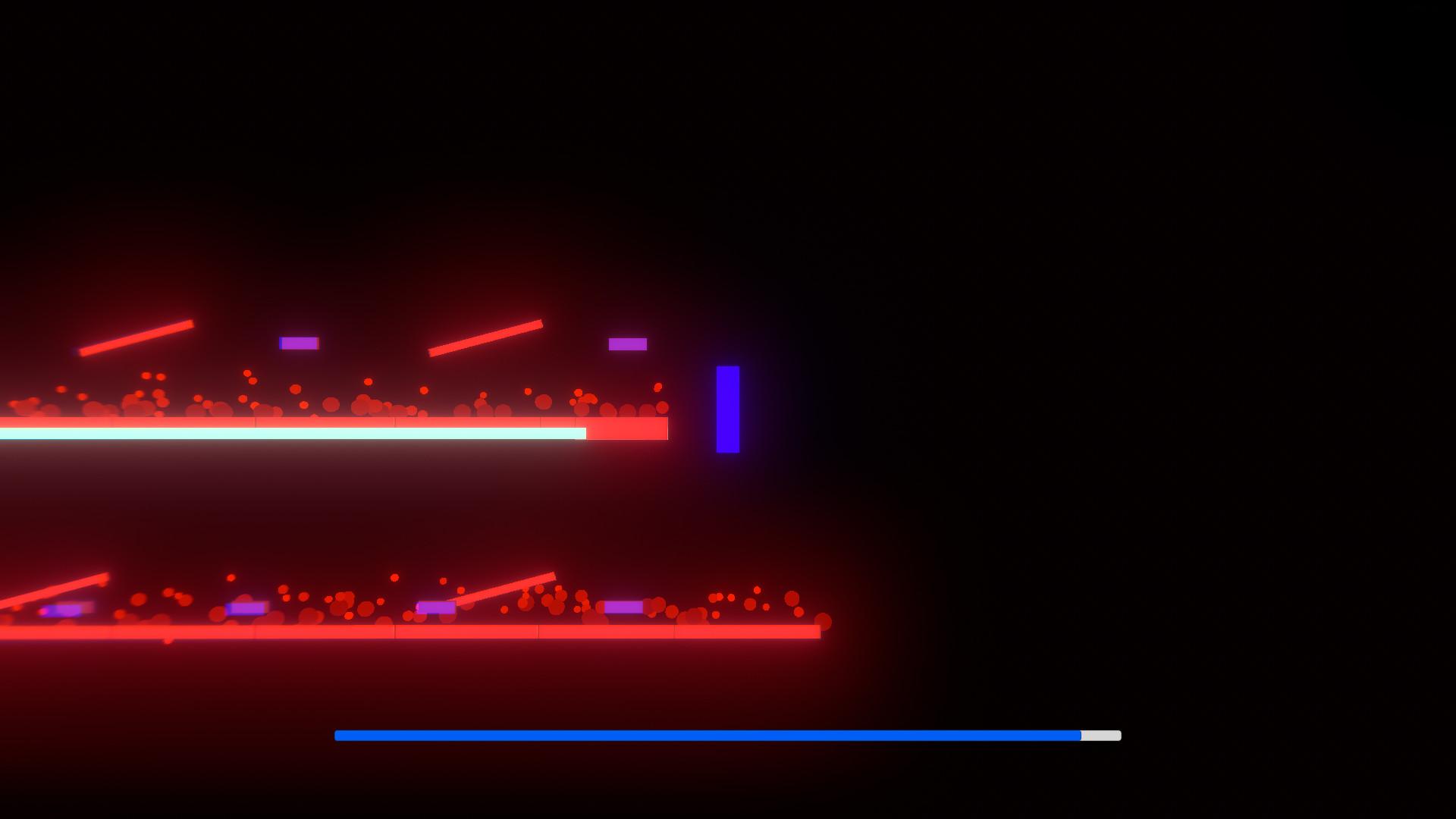Click the blue vertical pillar near the upper platform
The height and width of the screenshot is (819, 1456).
728,409
